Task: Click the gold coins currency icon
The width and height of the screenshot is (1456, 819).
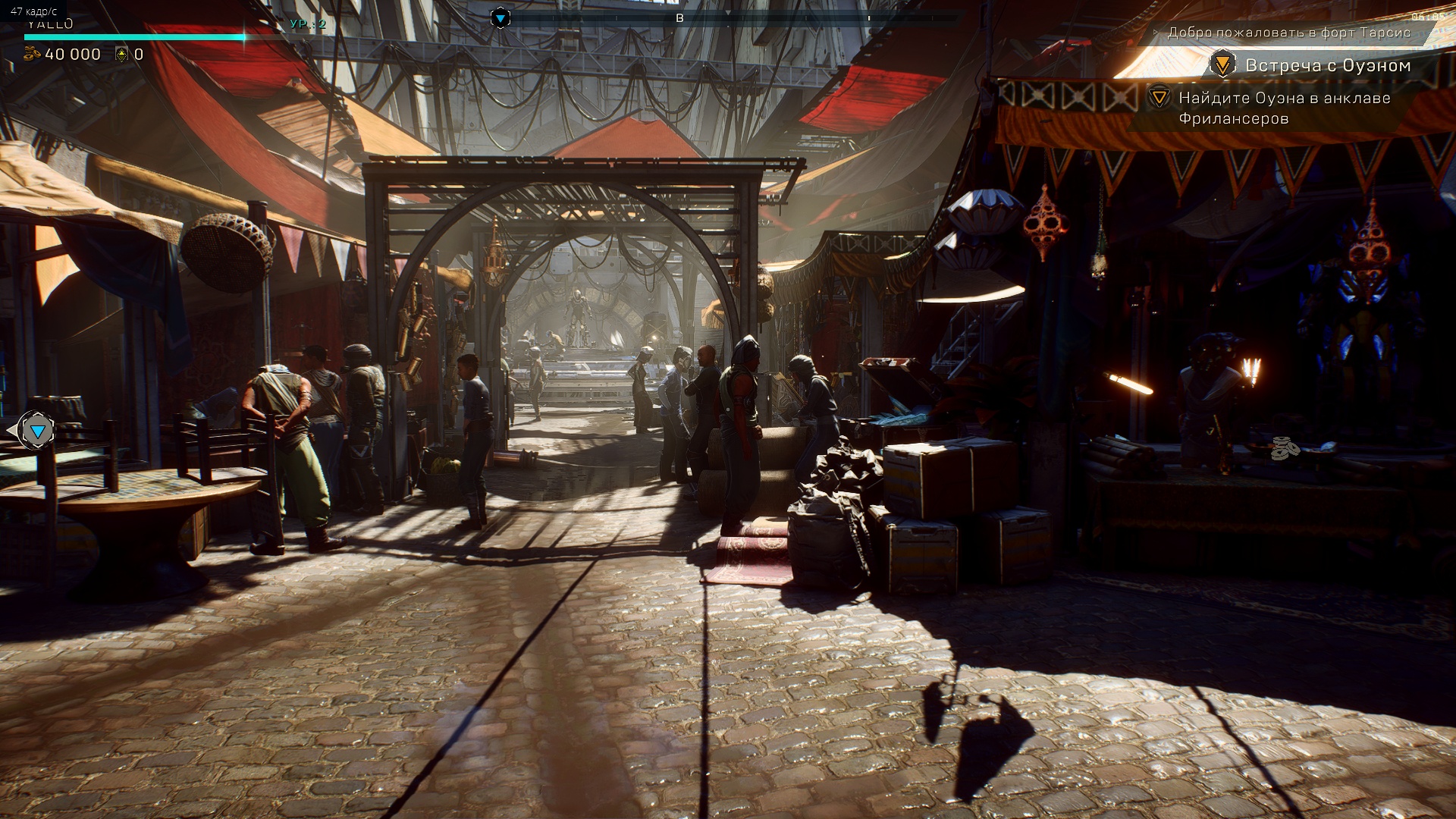Action: (32, 54)
